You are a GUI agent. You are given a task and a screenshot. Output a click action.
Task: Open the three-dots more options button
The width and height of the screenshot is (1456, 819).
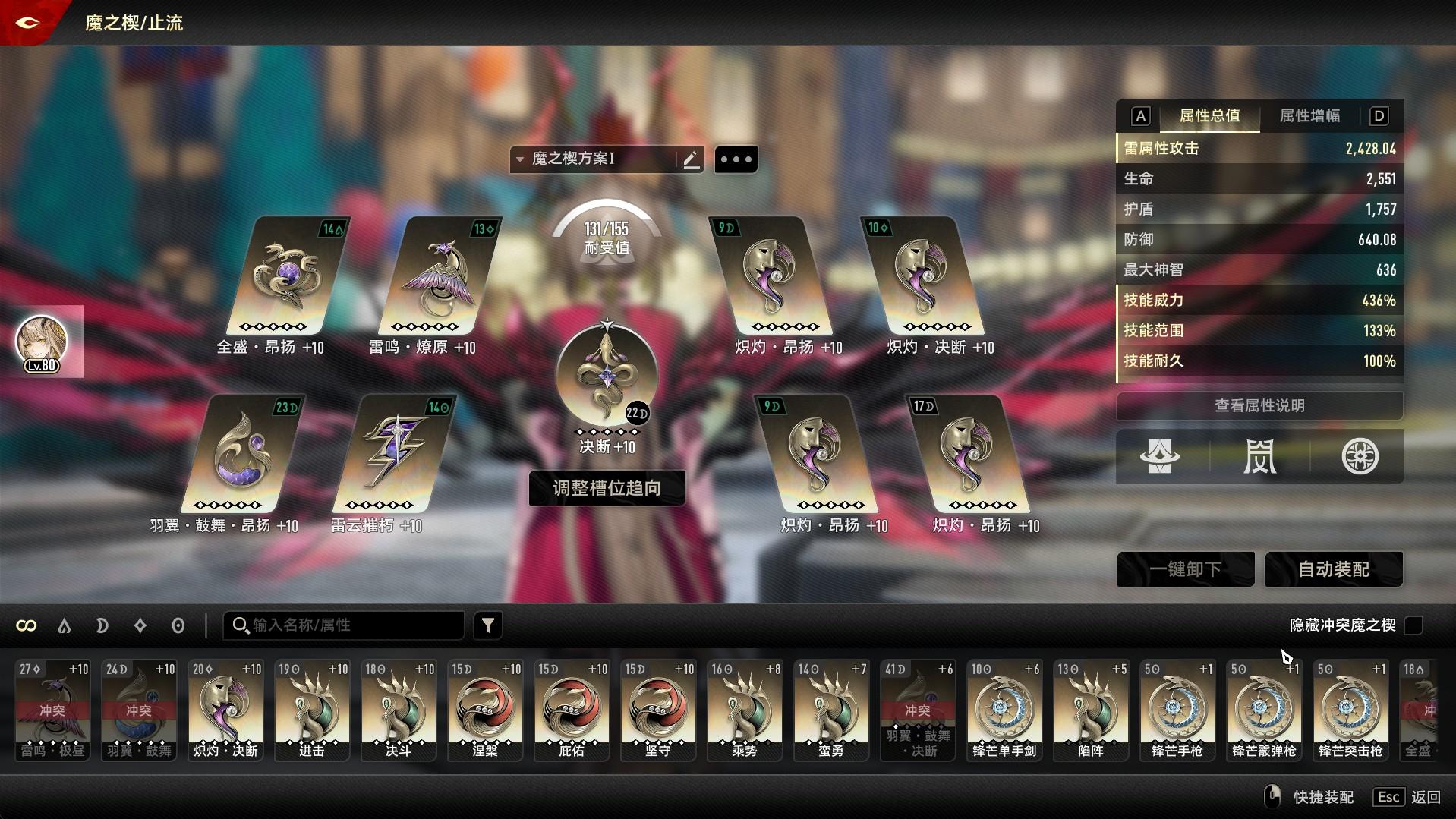(736, 159)
